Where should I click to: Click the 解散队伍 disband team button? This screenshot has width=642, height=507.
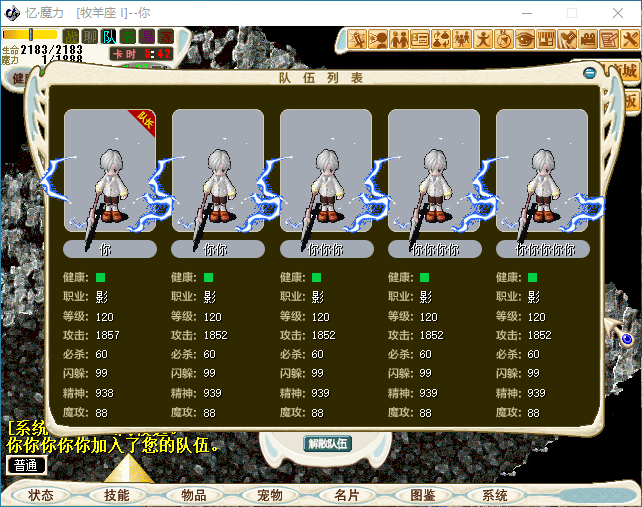point(328,444)
